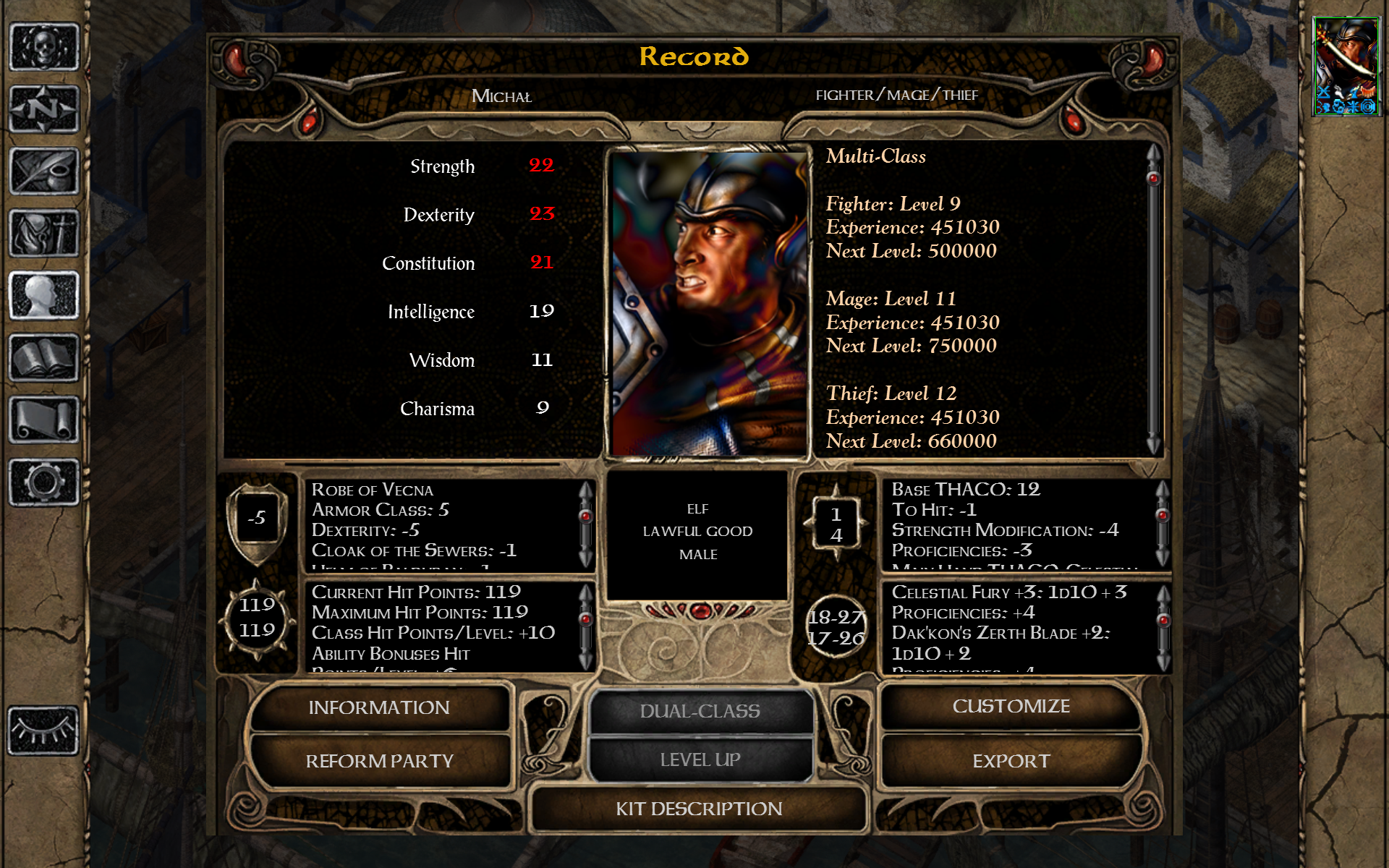Activate the rest eye icon

pos(44,731)
